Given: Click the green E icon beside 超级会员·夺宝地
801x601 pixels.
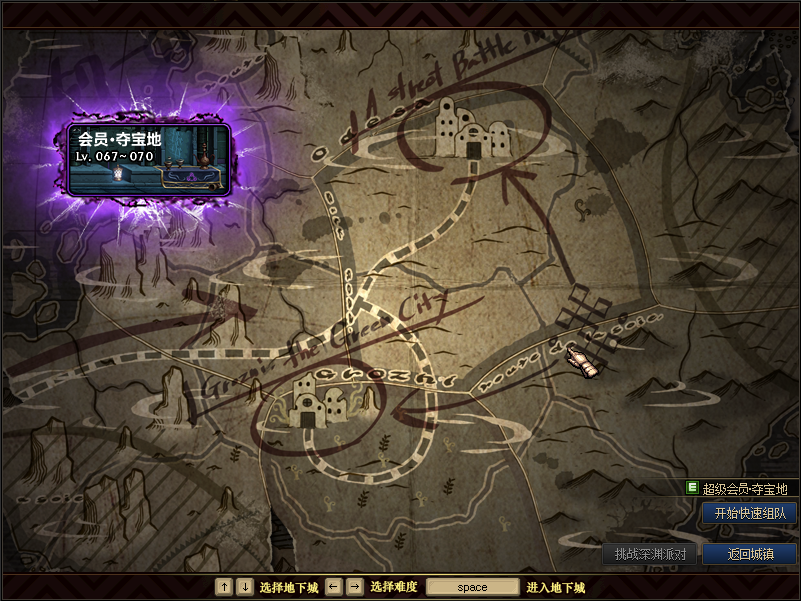Looking at the screenshot, I should [x=692, y=488].
